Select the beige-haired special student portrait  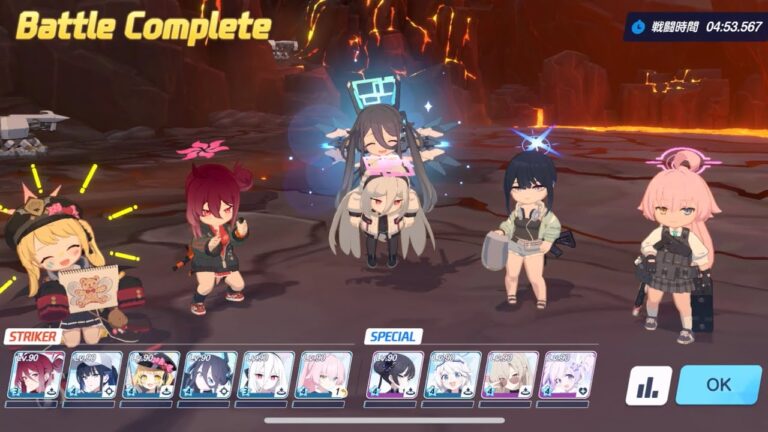pyautogui.click(x=511, y=376)
